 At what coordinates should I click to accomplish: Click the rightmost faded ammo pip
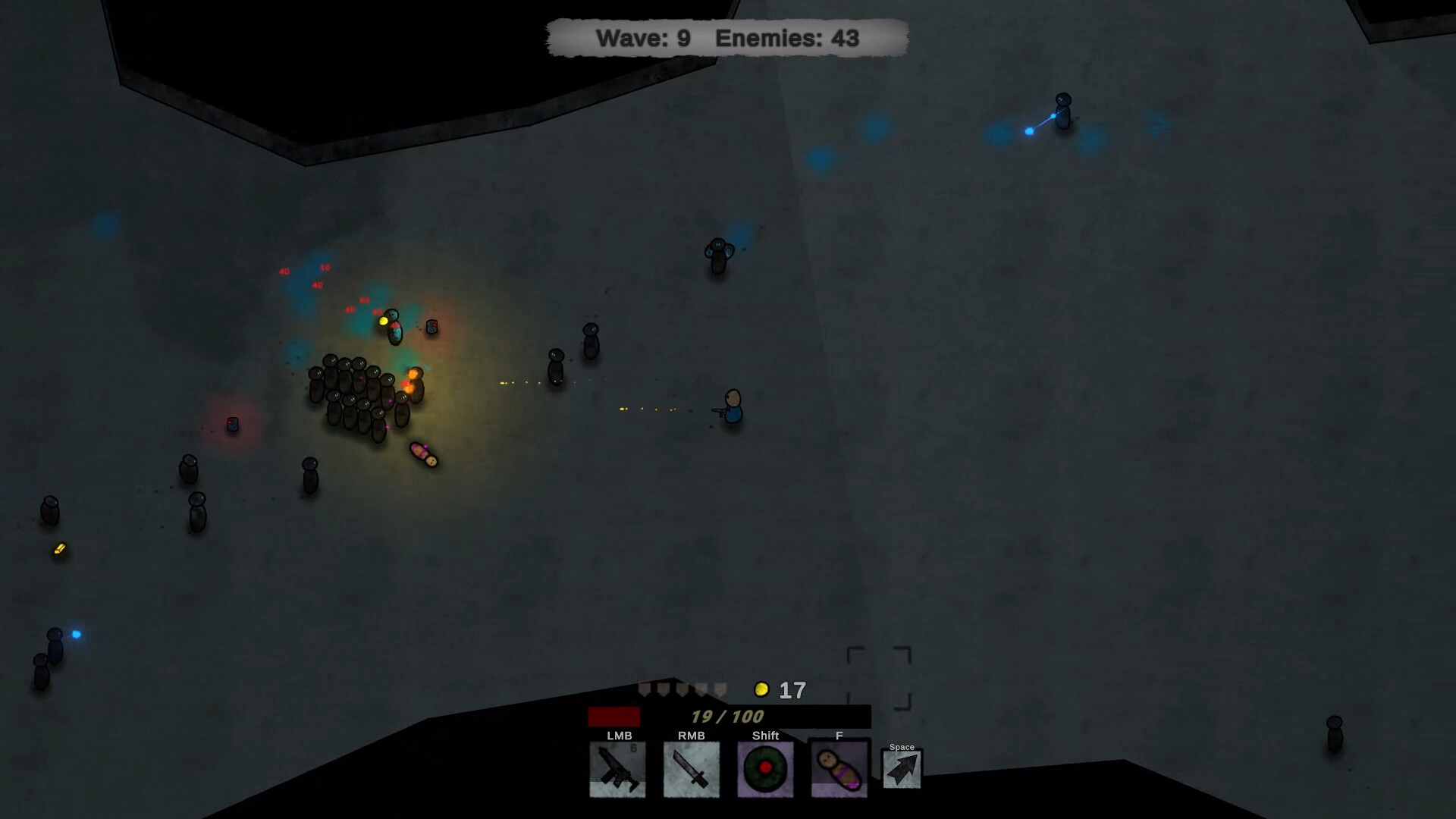coord(720,690)
